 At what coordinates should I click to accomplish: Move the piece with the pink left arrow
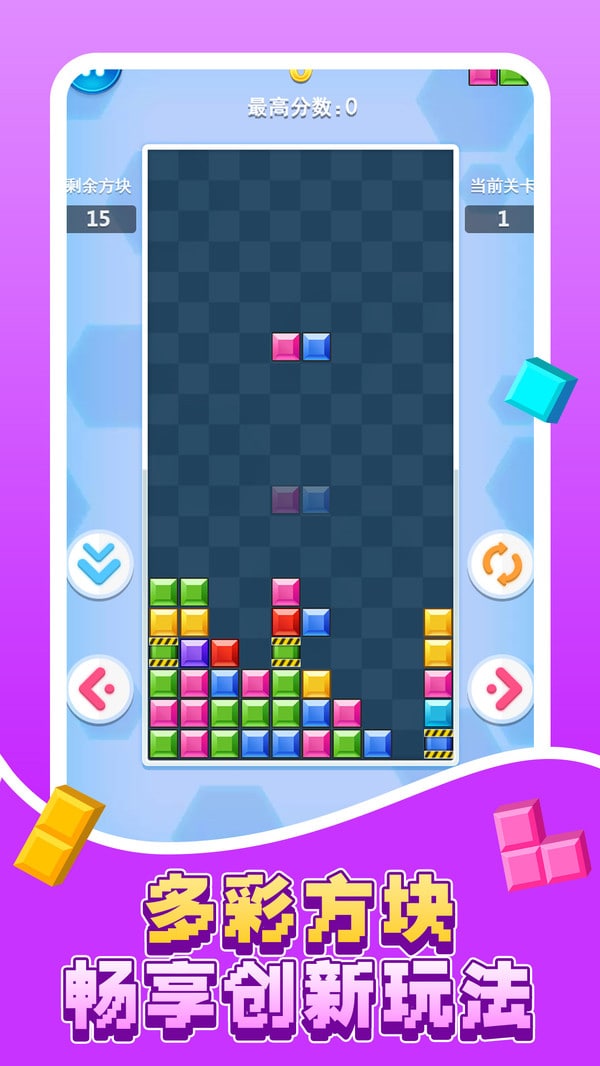(100, 689)
